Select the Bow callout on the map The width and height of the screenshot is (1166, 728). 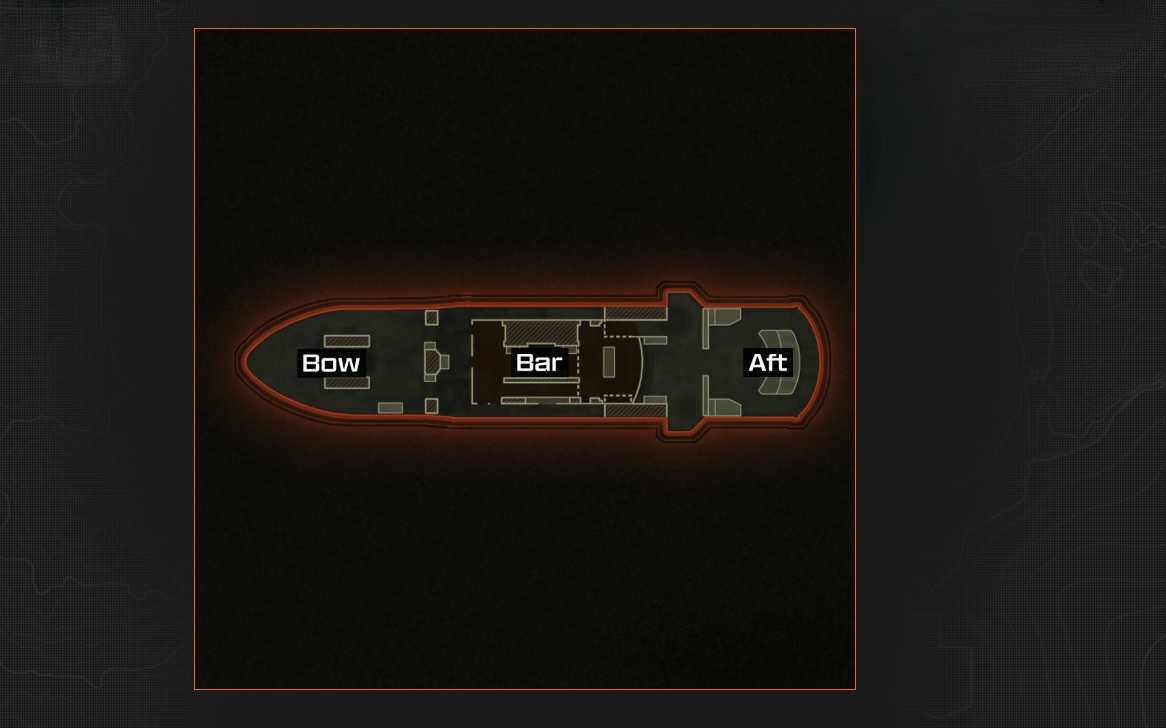point(331,363)
